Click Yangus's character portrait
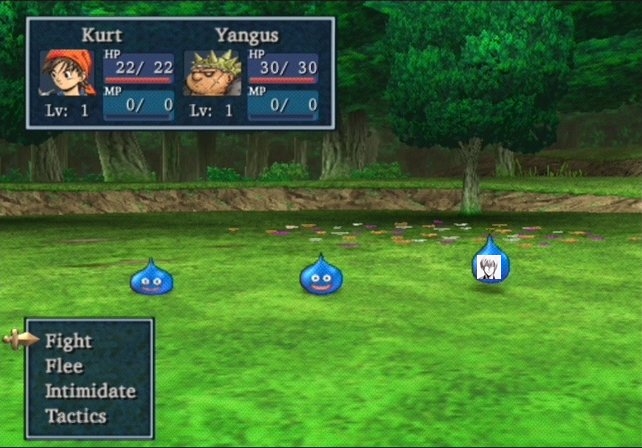The image size is (642, 448). click(211, 72)
